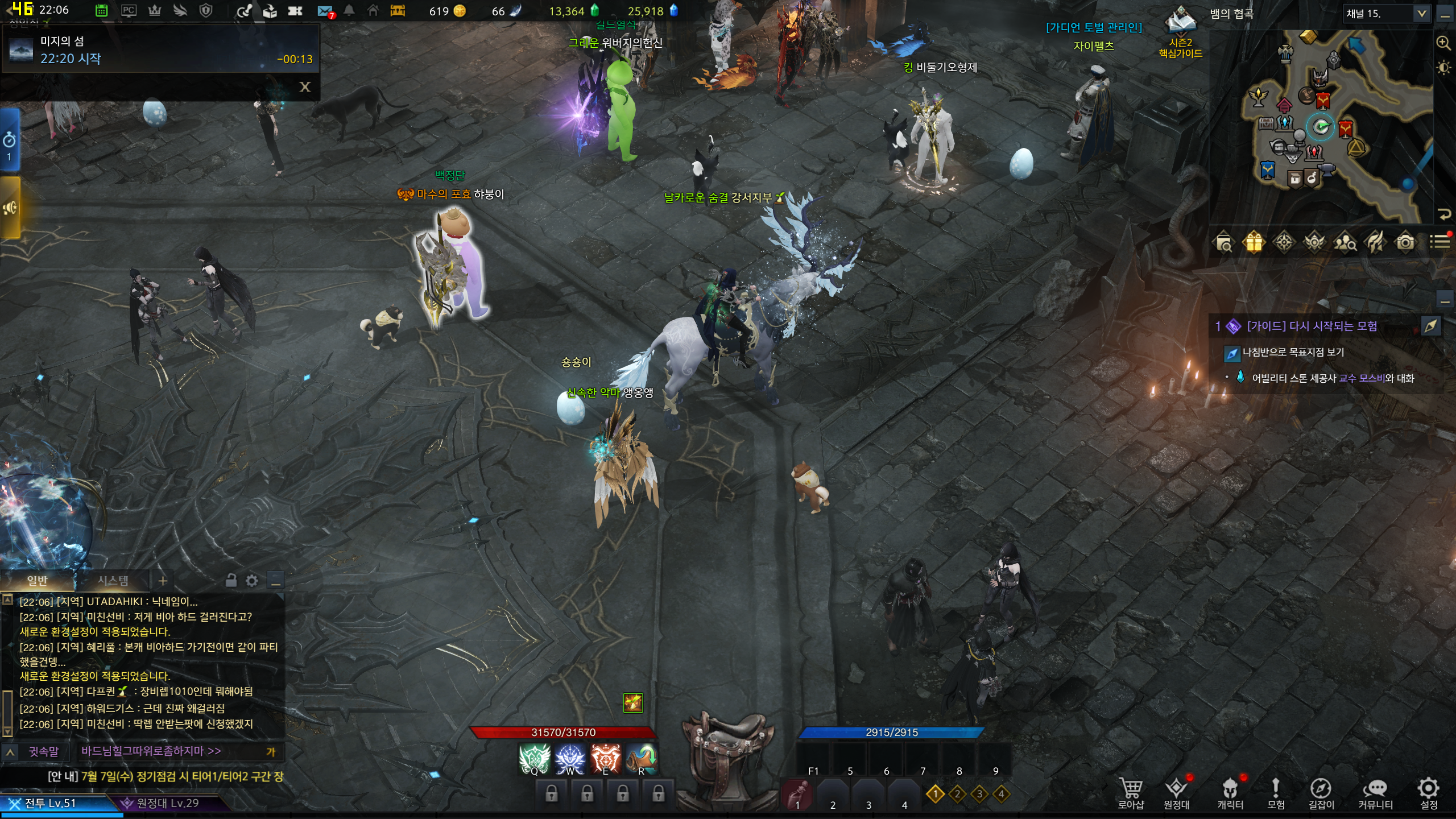Viewport: 1456px width, 819px height.
Task: Open chat settings gear icon
Action: click(252, 581)
